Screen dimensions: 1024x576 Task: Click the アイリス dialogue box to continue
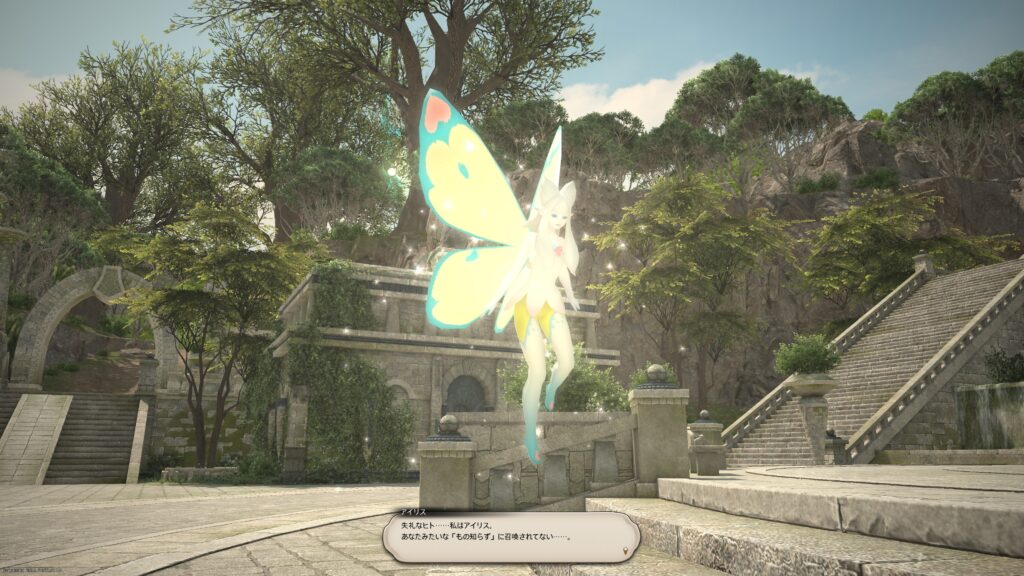click(510, 536)
